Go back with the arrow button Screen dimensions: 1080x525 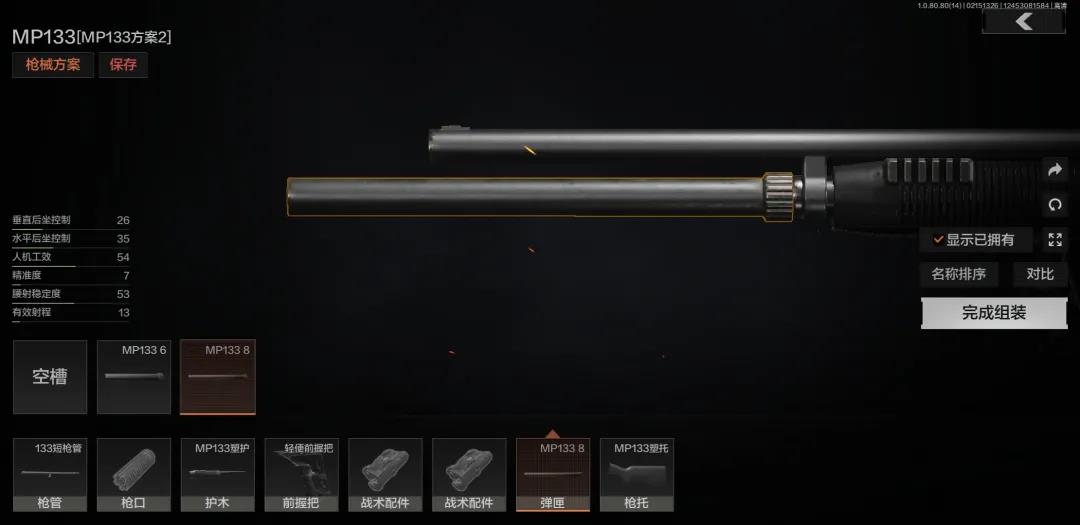tap(1023, 21)
